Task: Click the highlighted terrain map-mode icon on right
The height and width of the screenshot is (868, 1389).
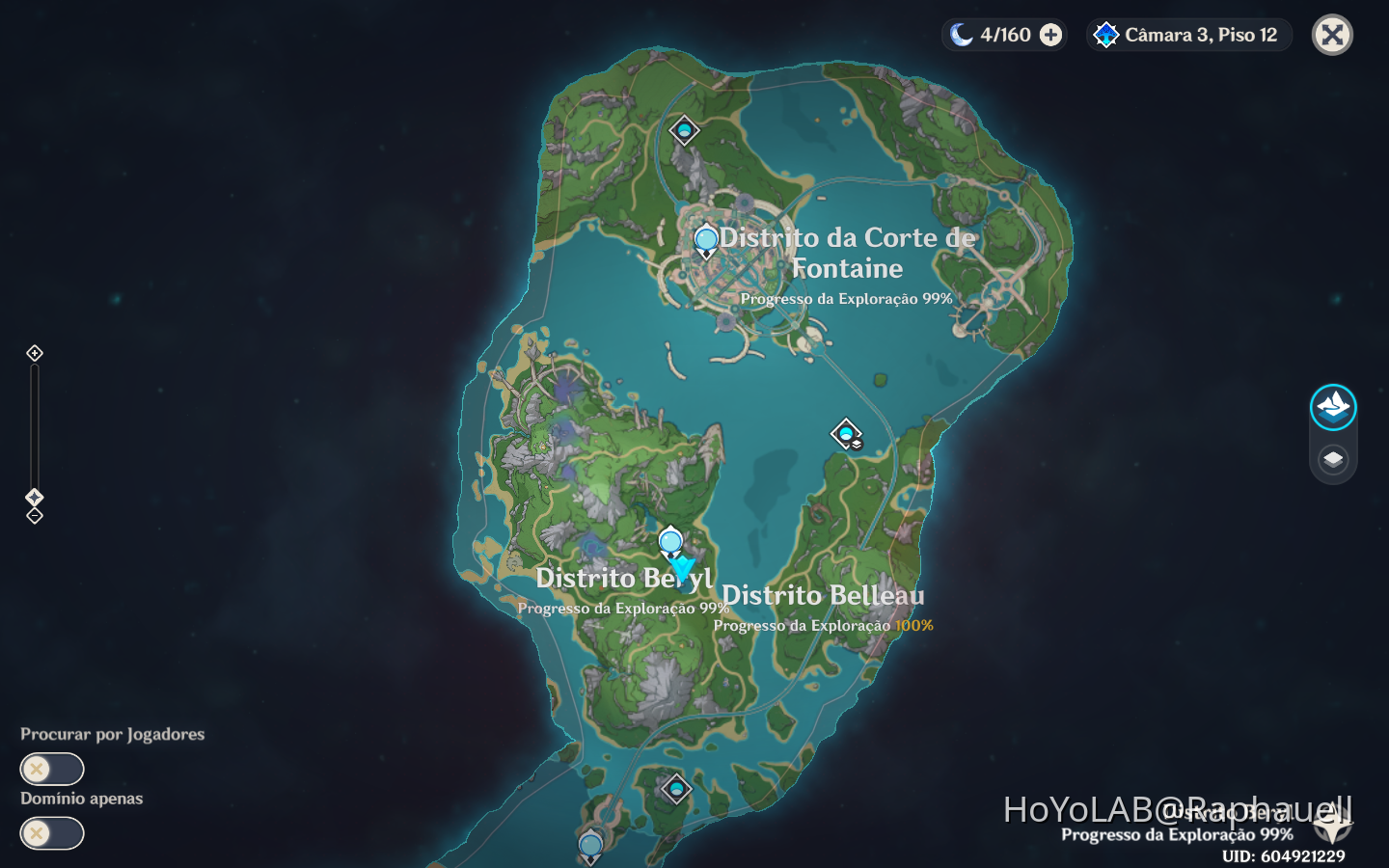Action: (1332, 406)
